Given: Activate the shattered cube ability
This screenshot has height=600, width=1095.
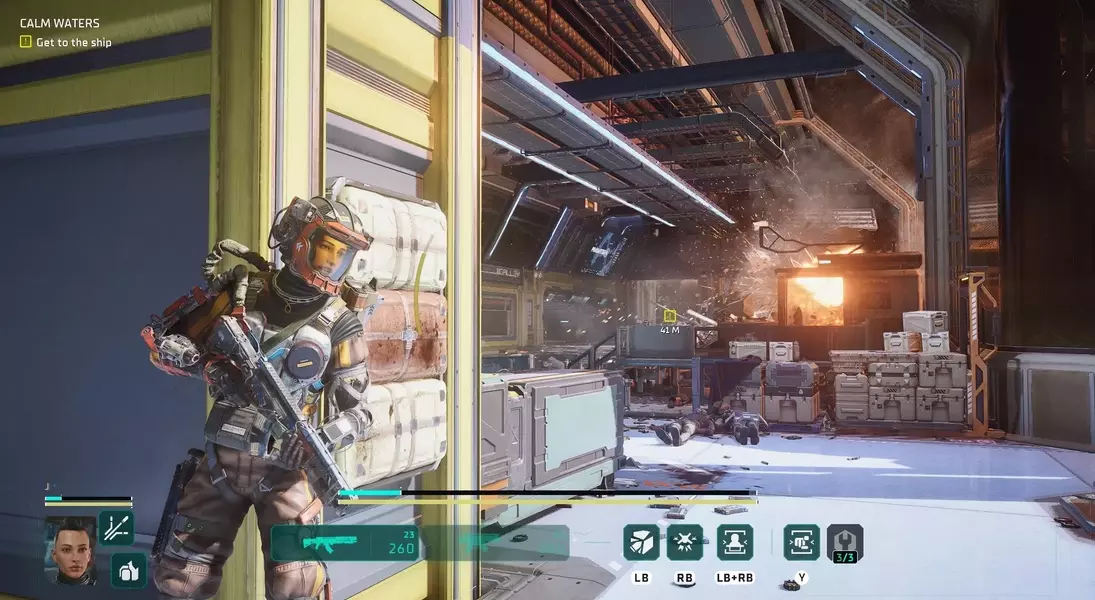Looking at the screenshot, I should point(641,542).
